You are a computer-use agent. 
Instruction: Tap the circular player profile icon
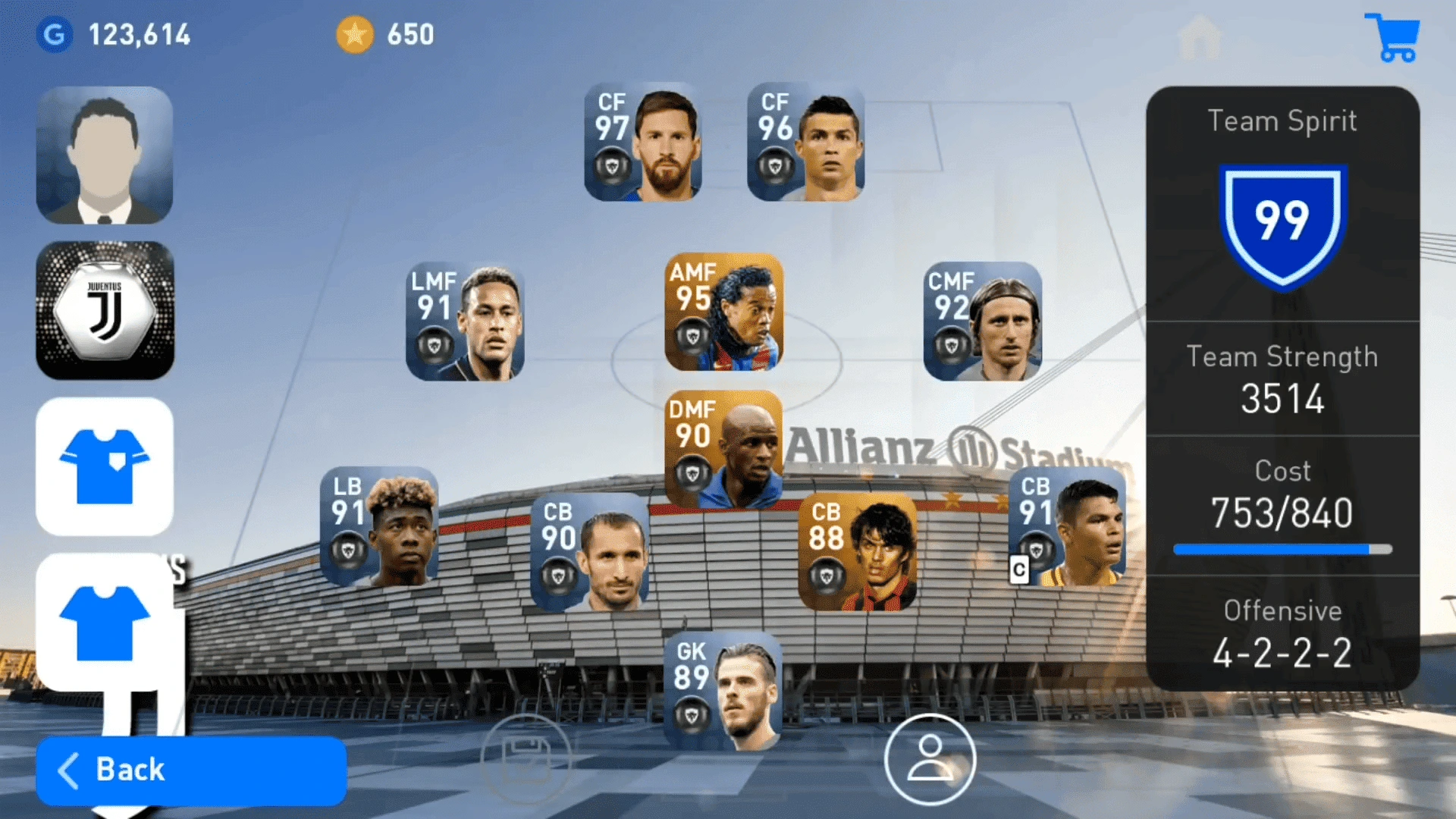coord(930,759)
